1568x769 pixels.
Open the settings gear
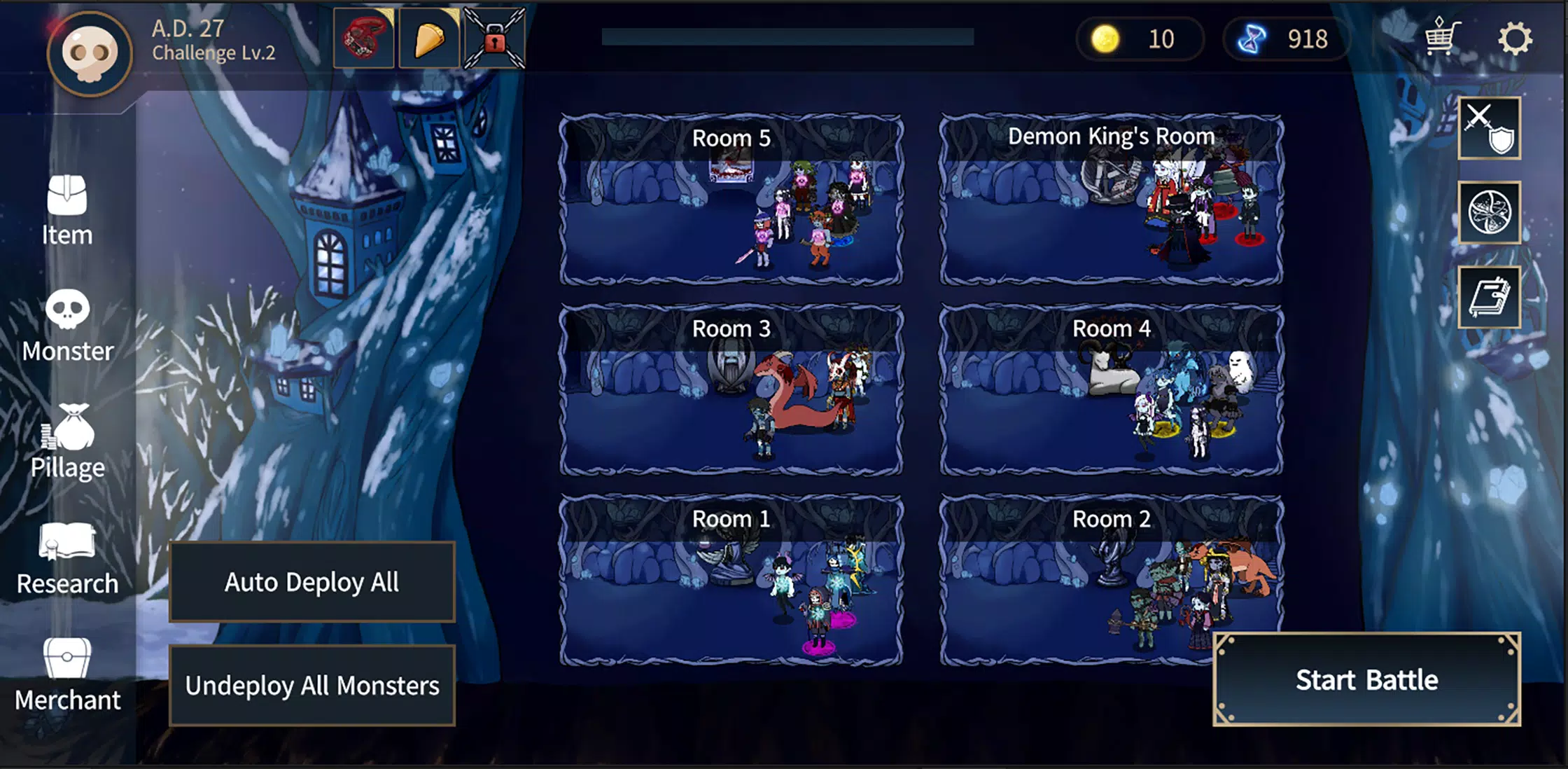[x=1515, y=39]
